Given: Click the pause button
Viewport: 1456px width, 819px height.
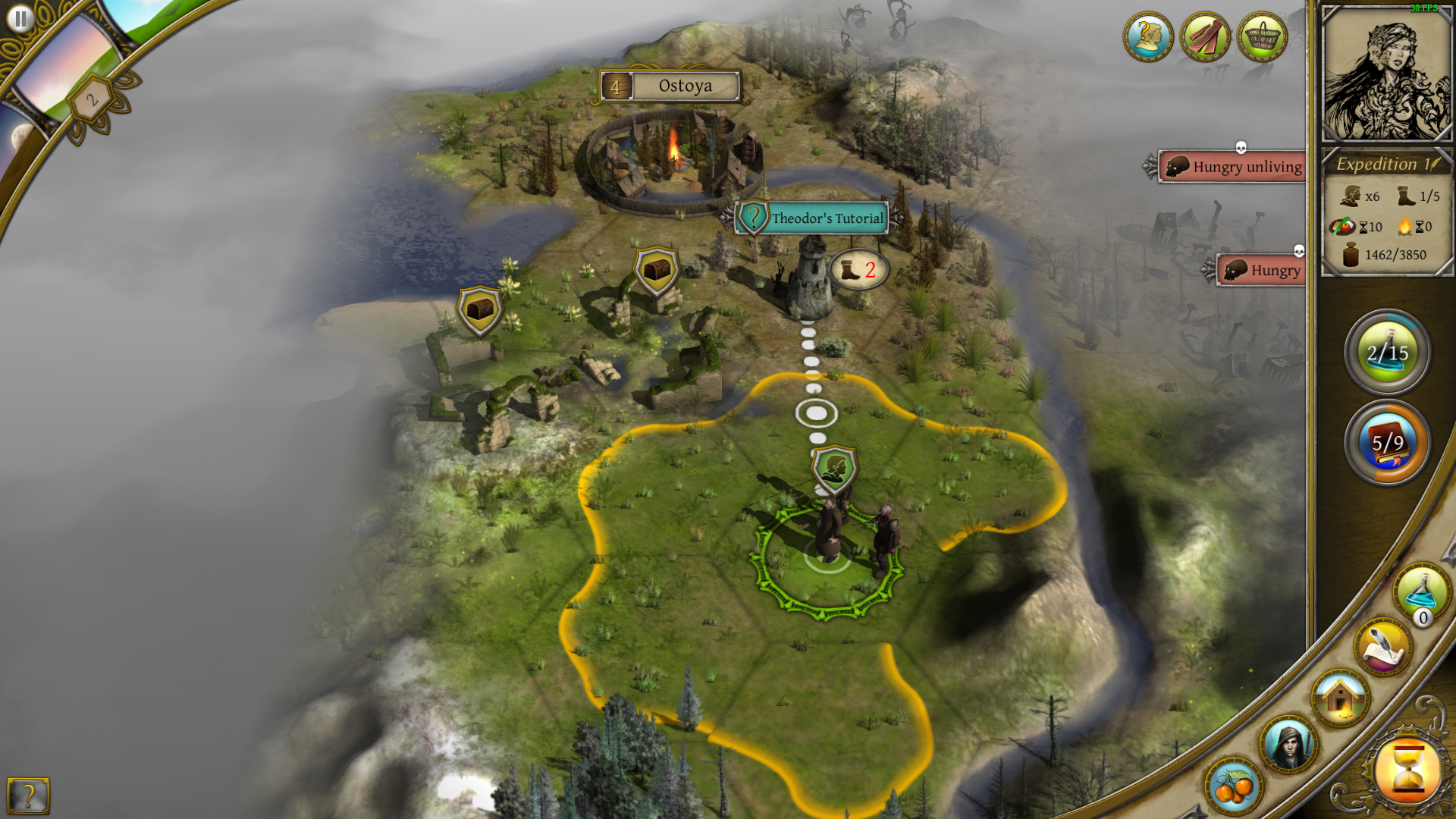Looking at the screenshot, I should point(20,18).
